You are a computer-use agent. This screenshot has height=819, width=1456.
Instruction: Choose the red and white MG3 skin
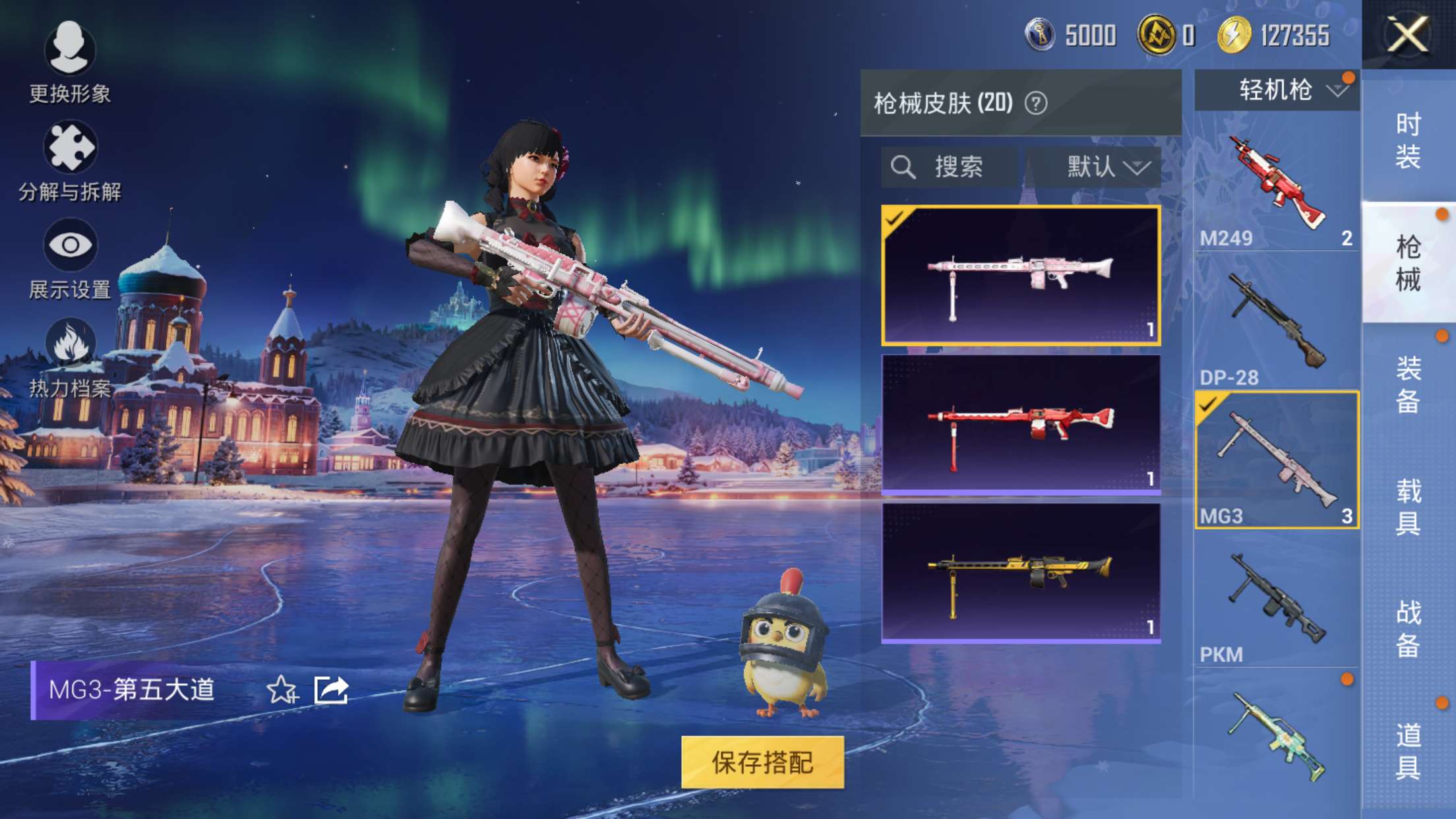click(1021, 424)
